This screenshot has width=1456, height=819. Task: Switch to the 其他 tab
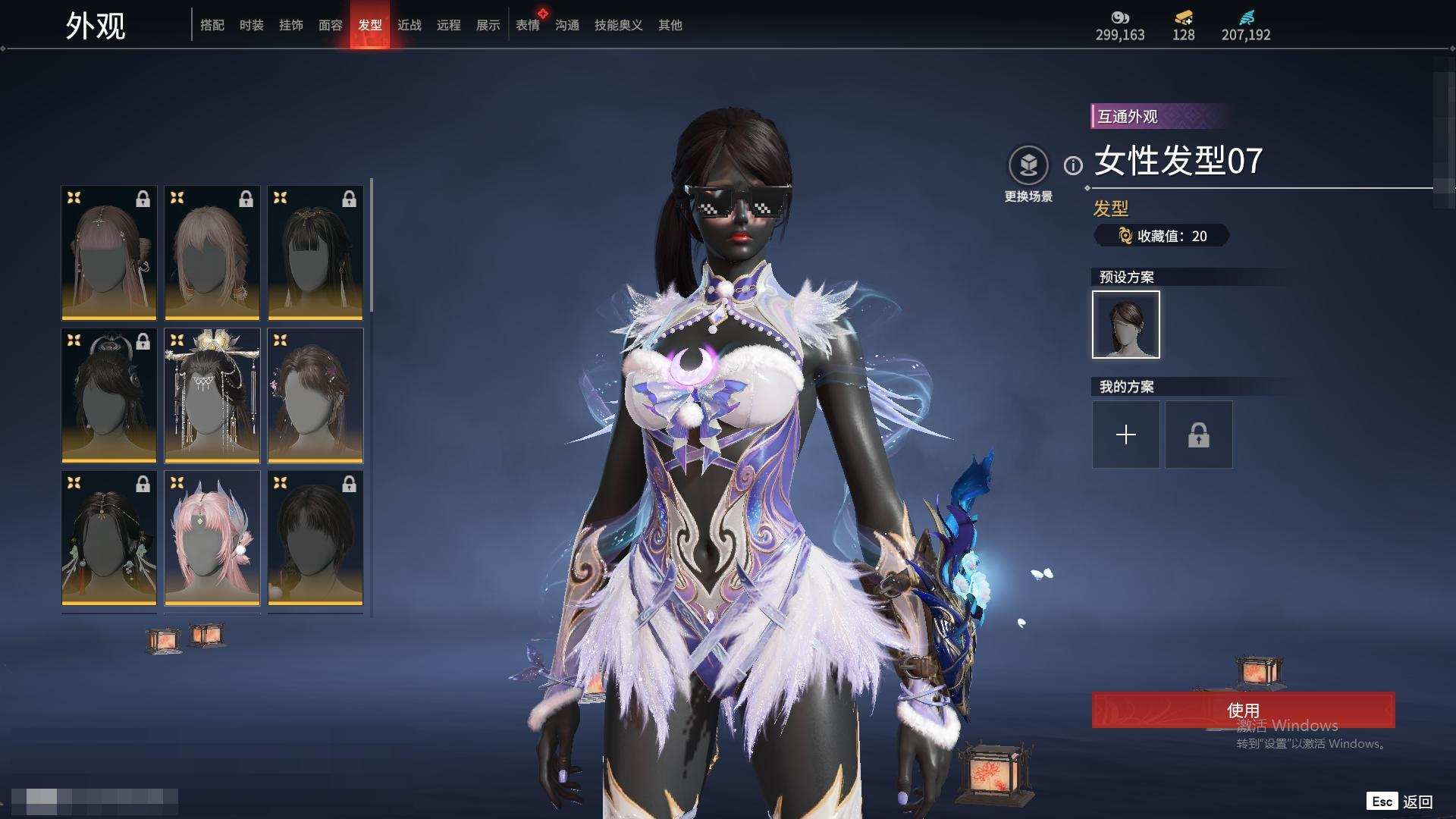click(670, 25)
